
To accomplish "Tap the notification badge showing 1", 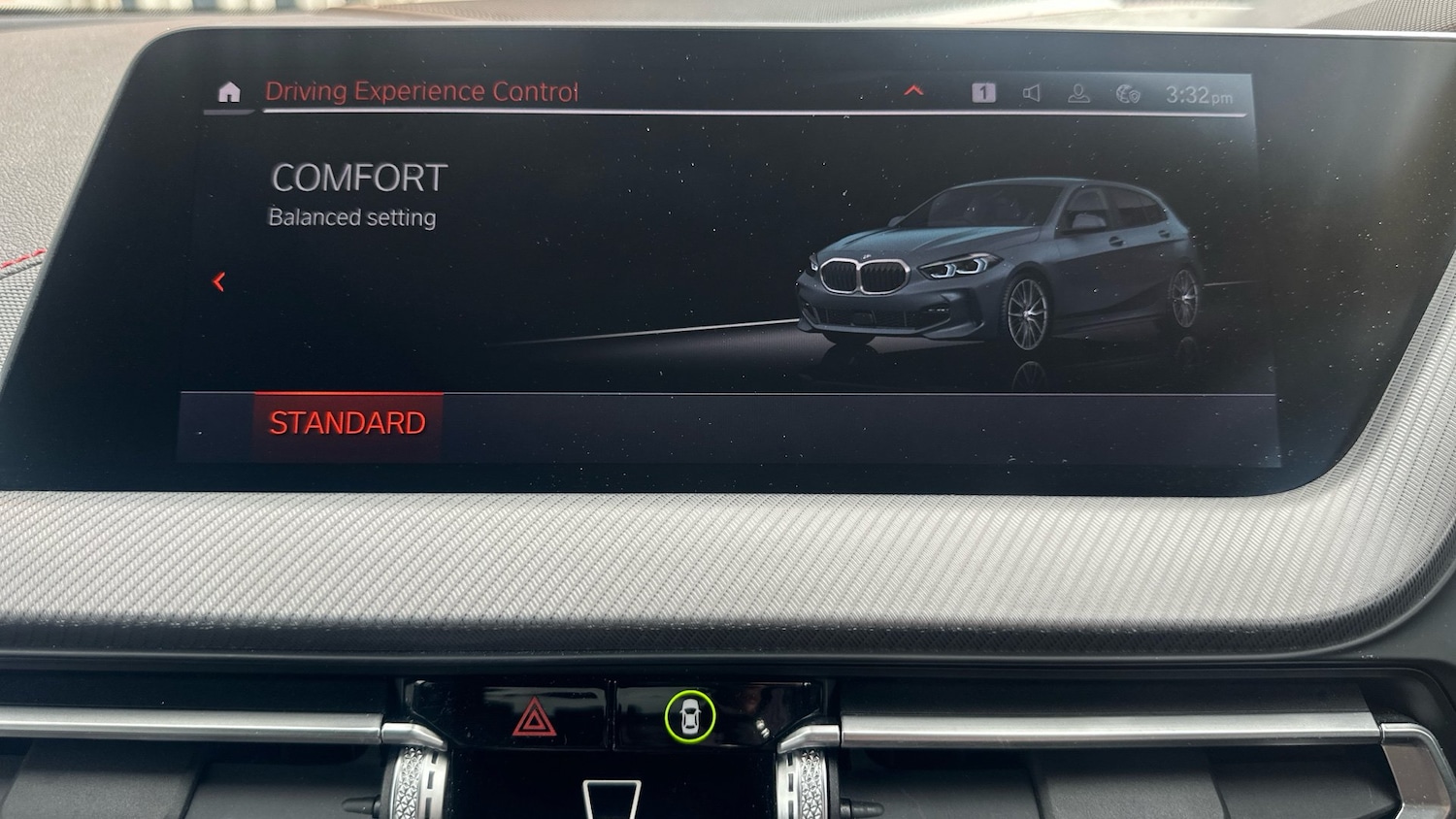I will (983, 92).
